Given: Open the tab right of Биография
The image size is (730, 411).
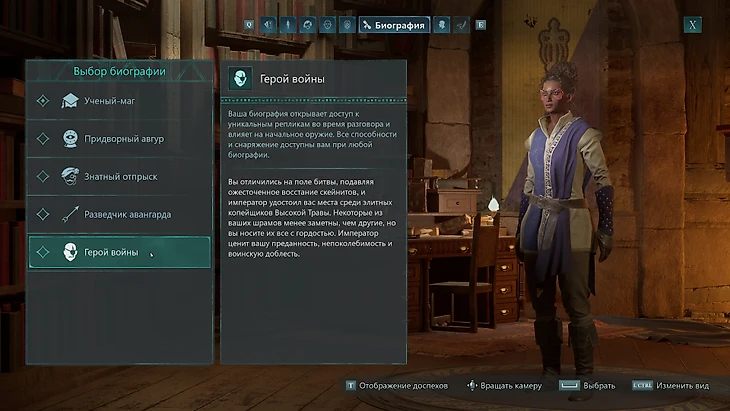Looking at the screenshot, I should (442, 25).
